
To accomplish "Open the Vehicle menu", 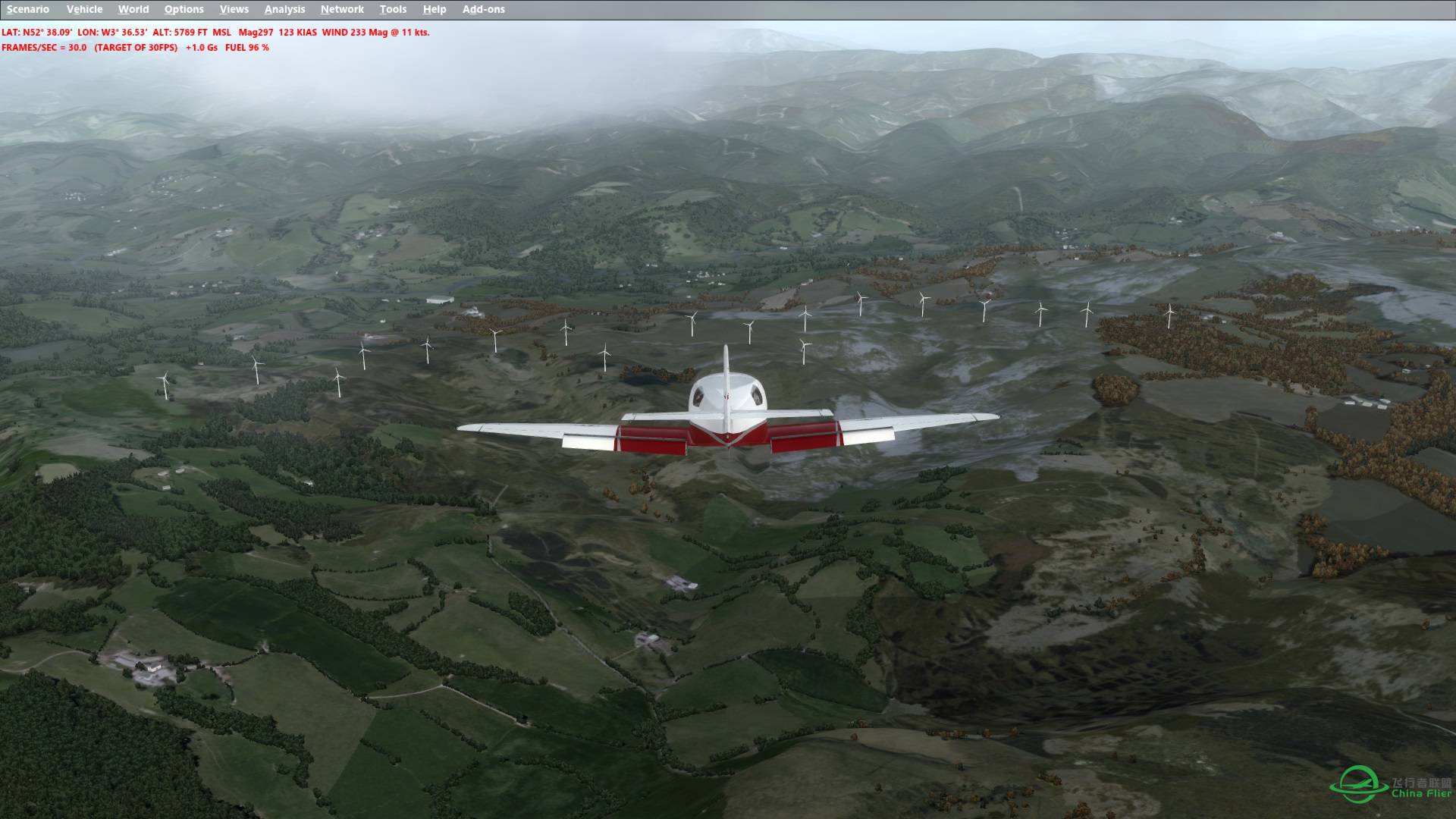I will 84,9.
